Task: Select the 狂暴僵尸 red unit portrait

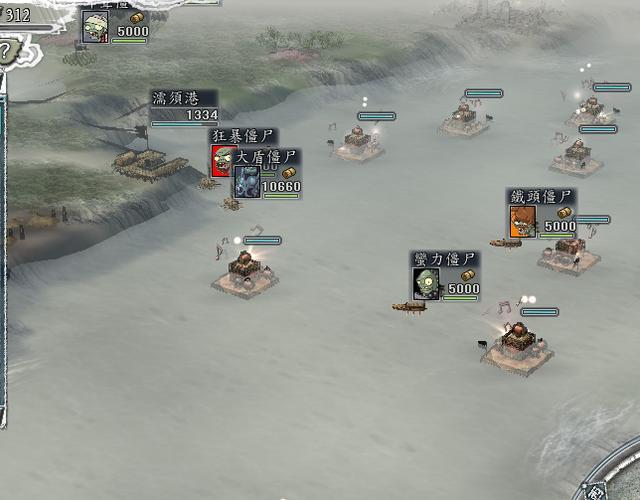Action: click(220, 158)
